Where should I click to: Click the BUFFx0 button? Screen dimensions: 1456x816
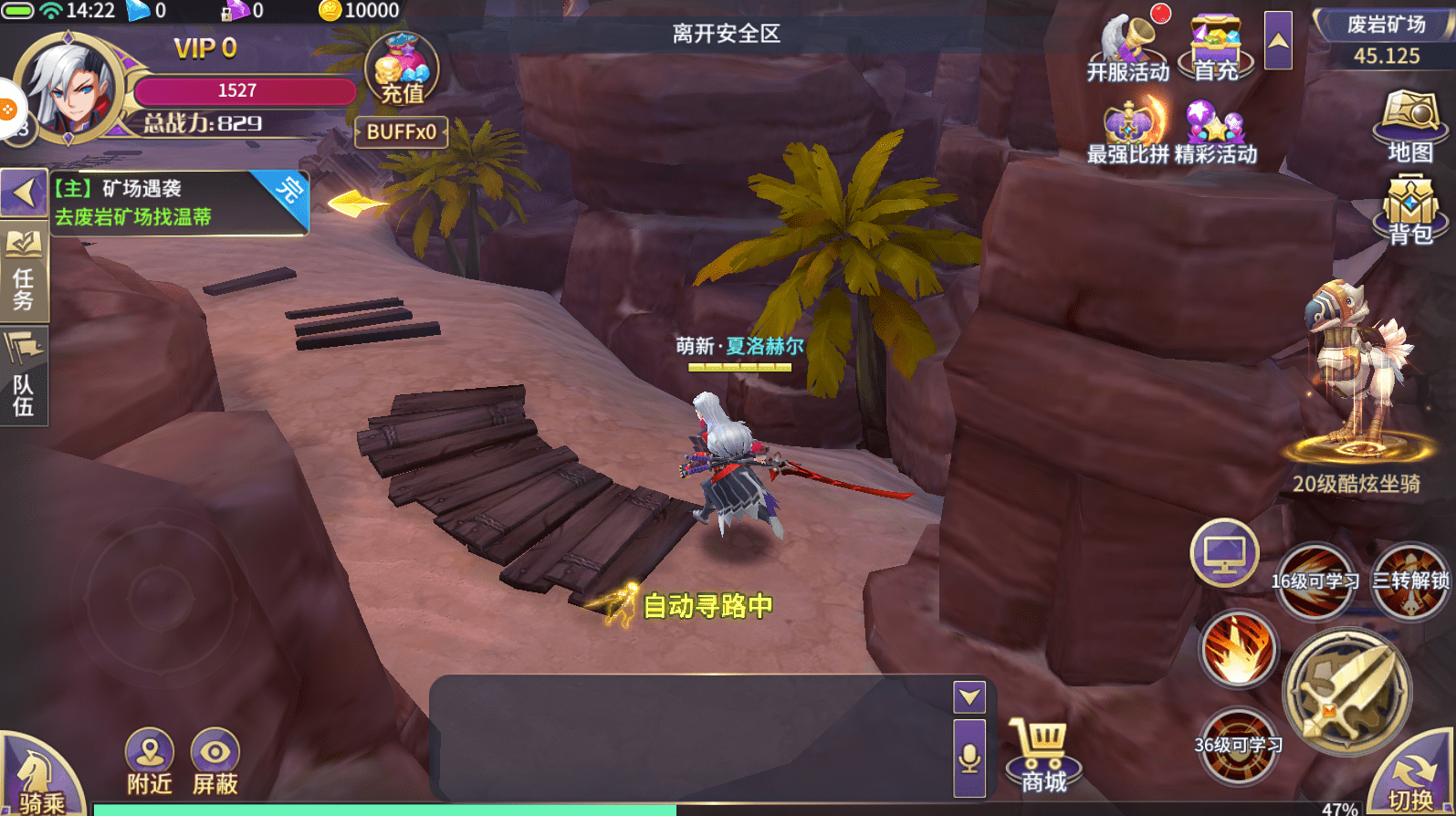(402, 132)
